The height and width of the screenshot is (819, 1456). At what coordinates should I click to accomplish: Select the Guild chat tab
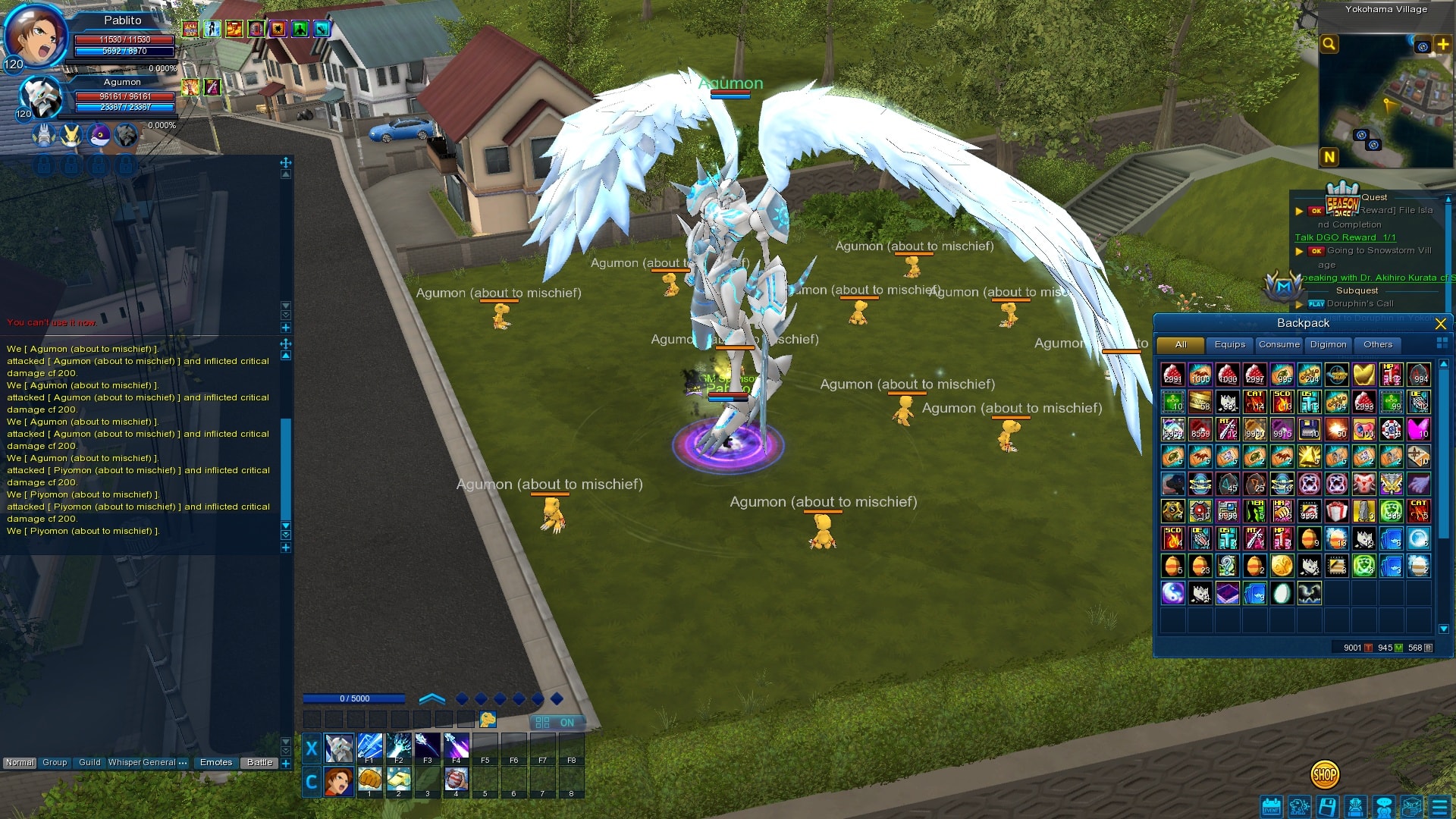point(89,763)
